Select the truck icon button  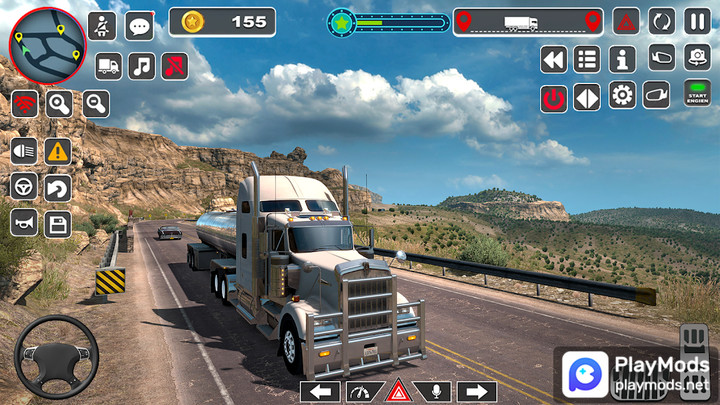[108, 66]
